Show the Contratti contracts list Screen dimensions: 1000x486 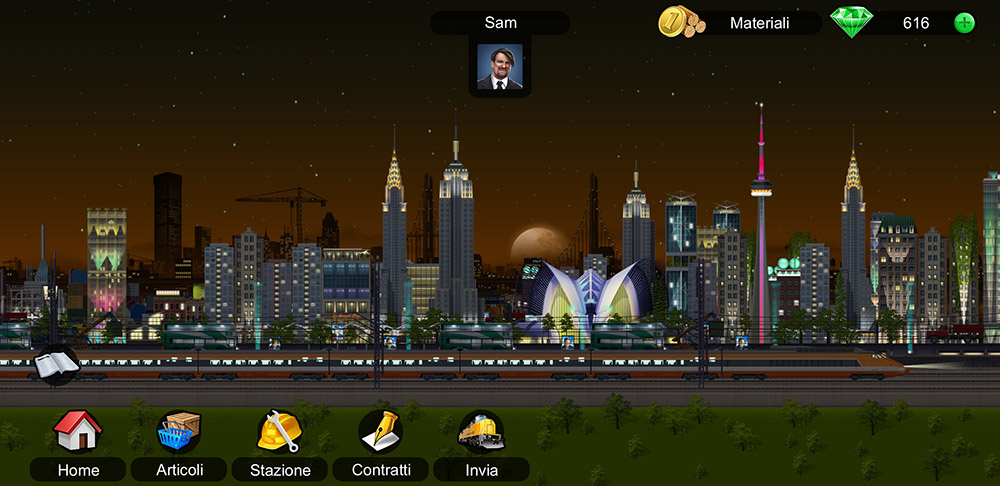(x=380, y=432)
